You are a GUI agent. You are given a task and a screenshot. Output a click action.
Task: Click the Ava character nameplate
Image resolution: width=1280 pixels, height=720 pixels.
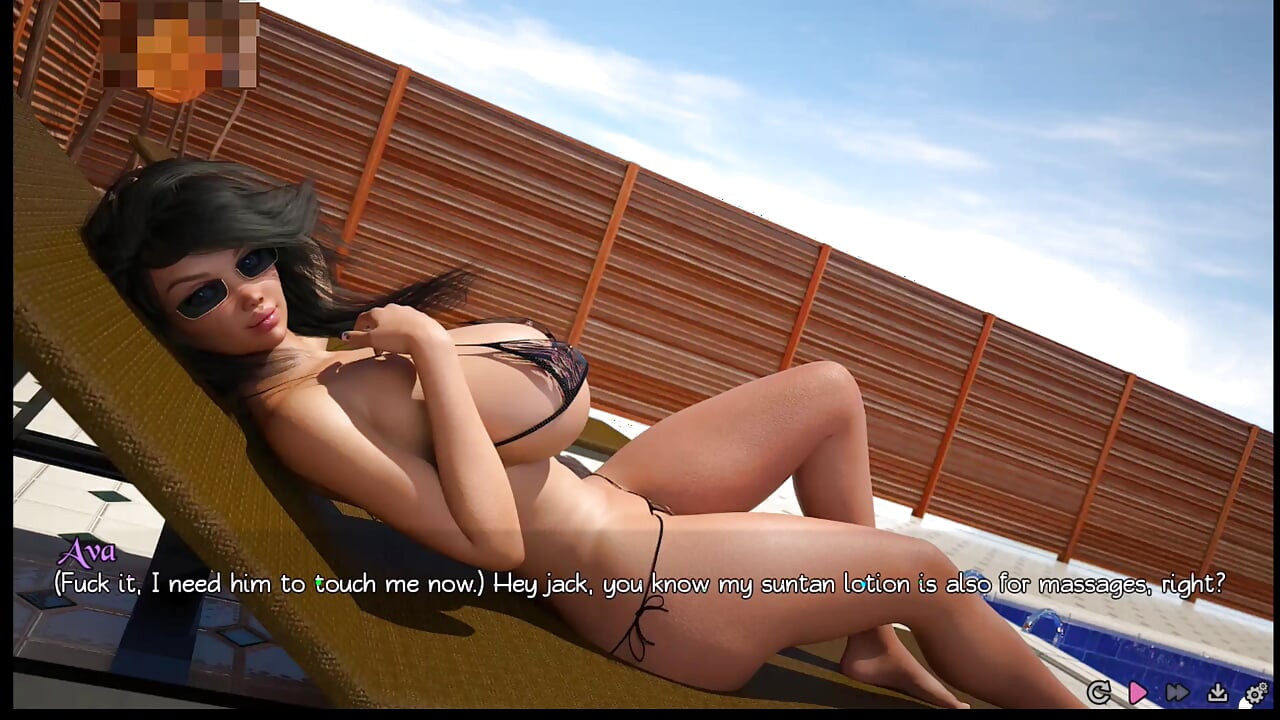88,553
